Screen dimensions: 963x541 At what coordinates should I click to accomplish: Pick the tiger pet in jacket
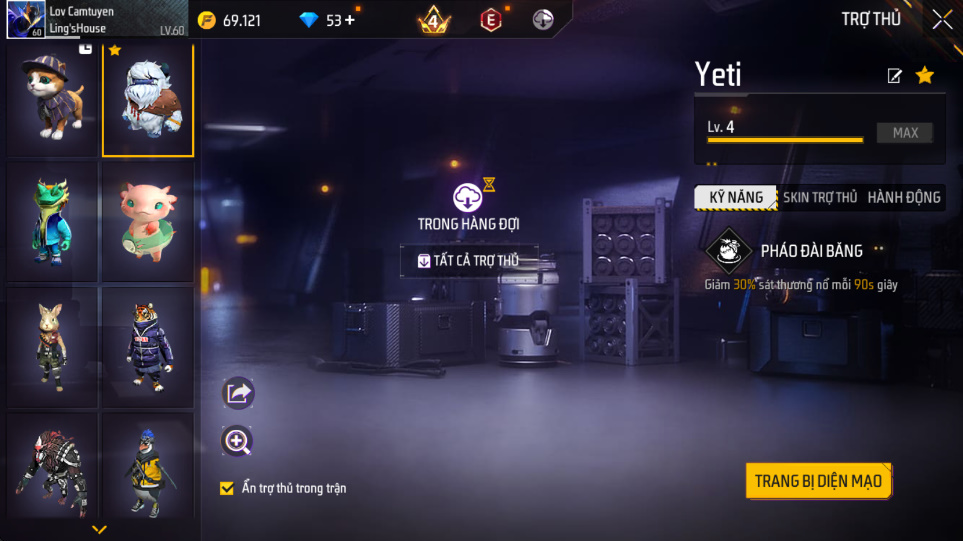(x=148, y=346)
